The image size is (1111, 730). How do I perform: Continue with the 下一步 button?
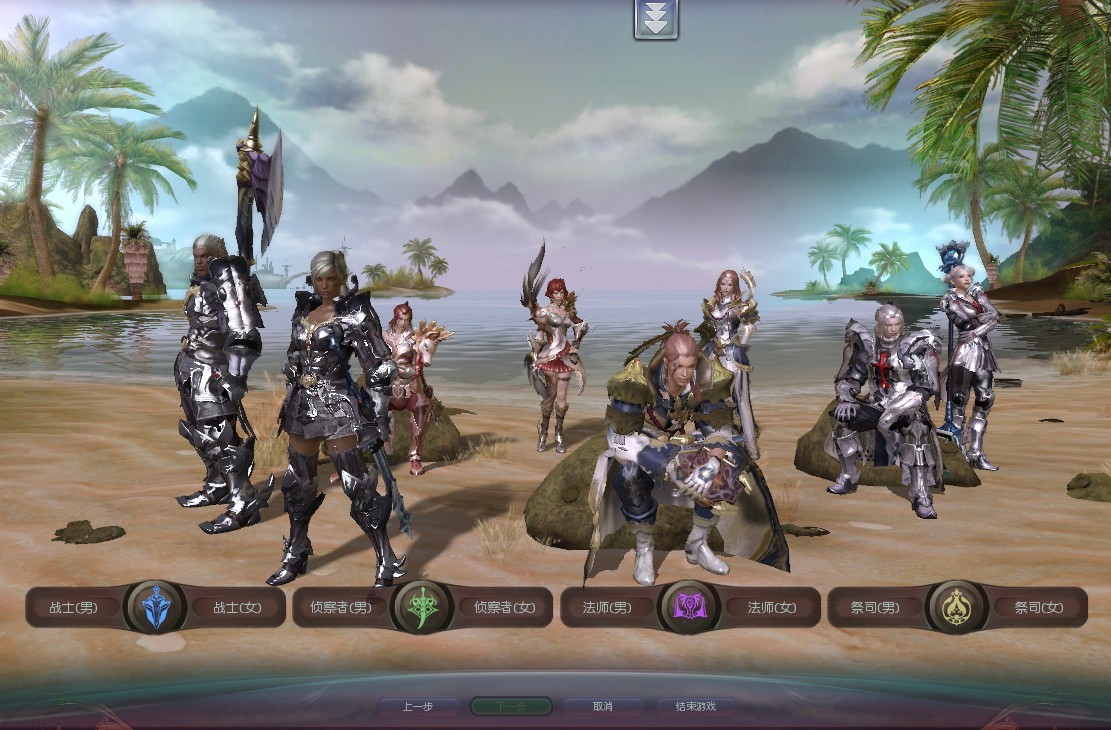pyautogui.click(x=510, y=706)
